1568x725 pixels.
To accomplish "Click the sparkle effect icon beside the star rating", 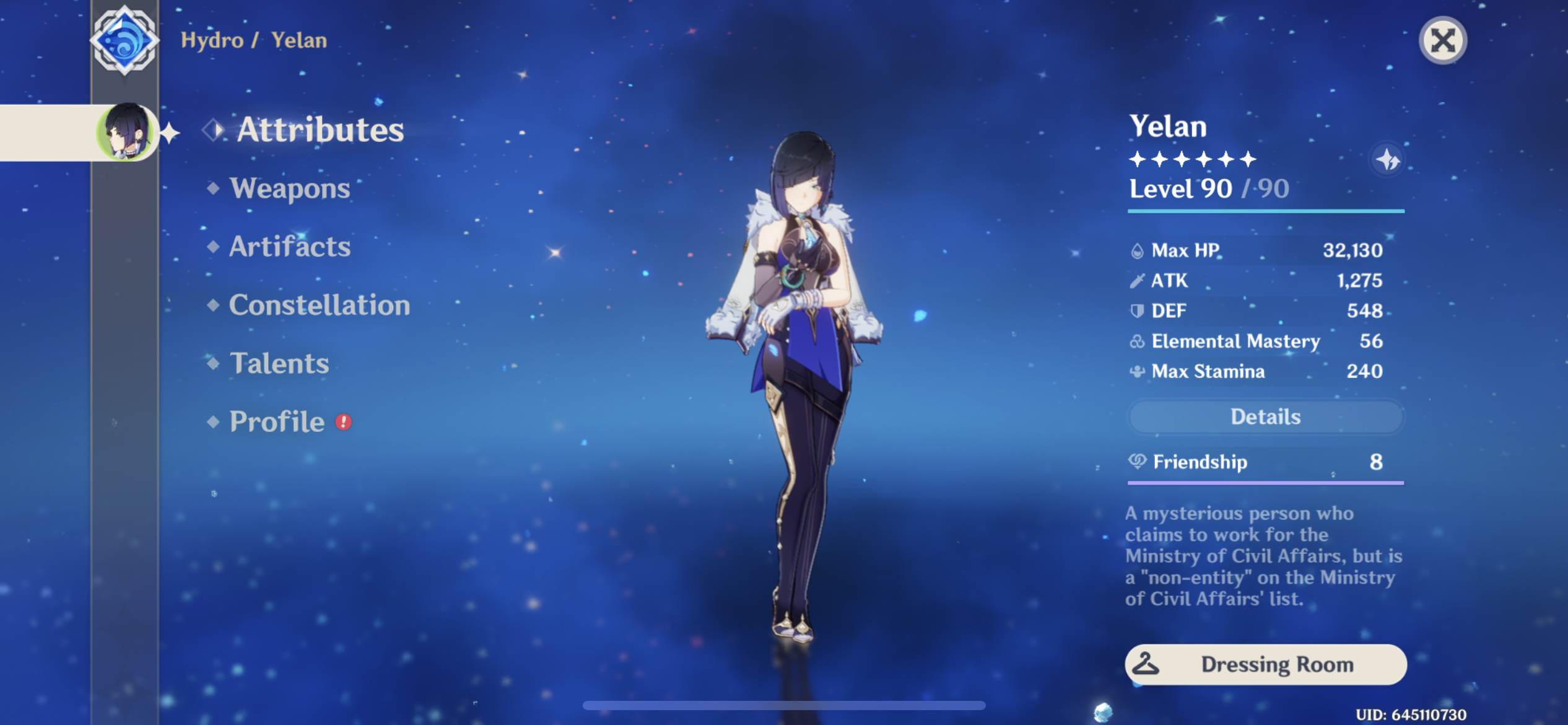I will click(x=1389, y=159).
